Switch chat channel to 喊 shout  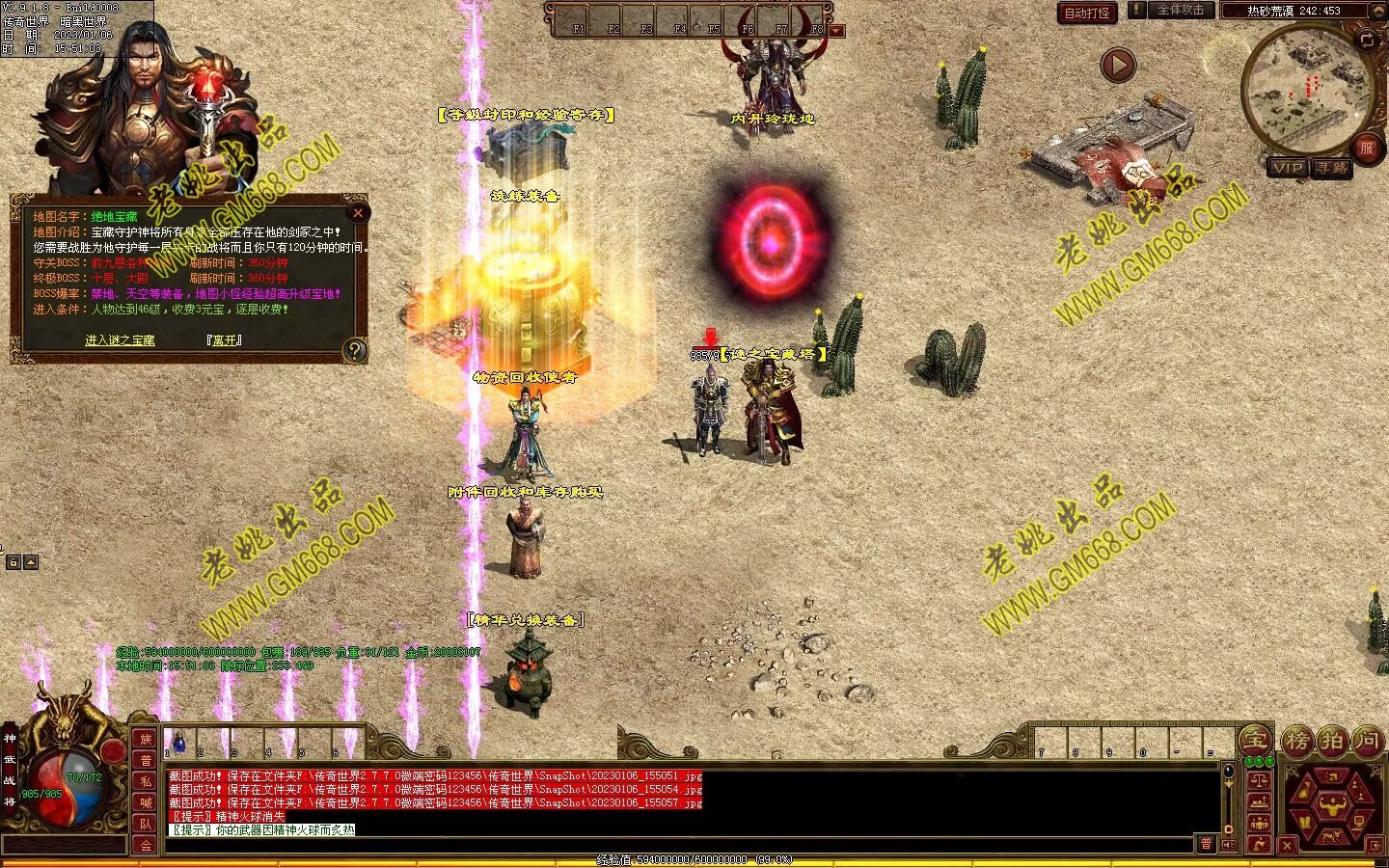coord(146,802)
